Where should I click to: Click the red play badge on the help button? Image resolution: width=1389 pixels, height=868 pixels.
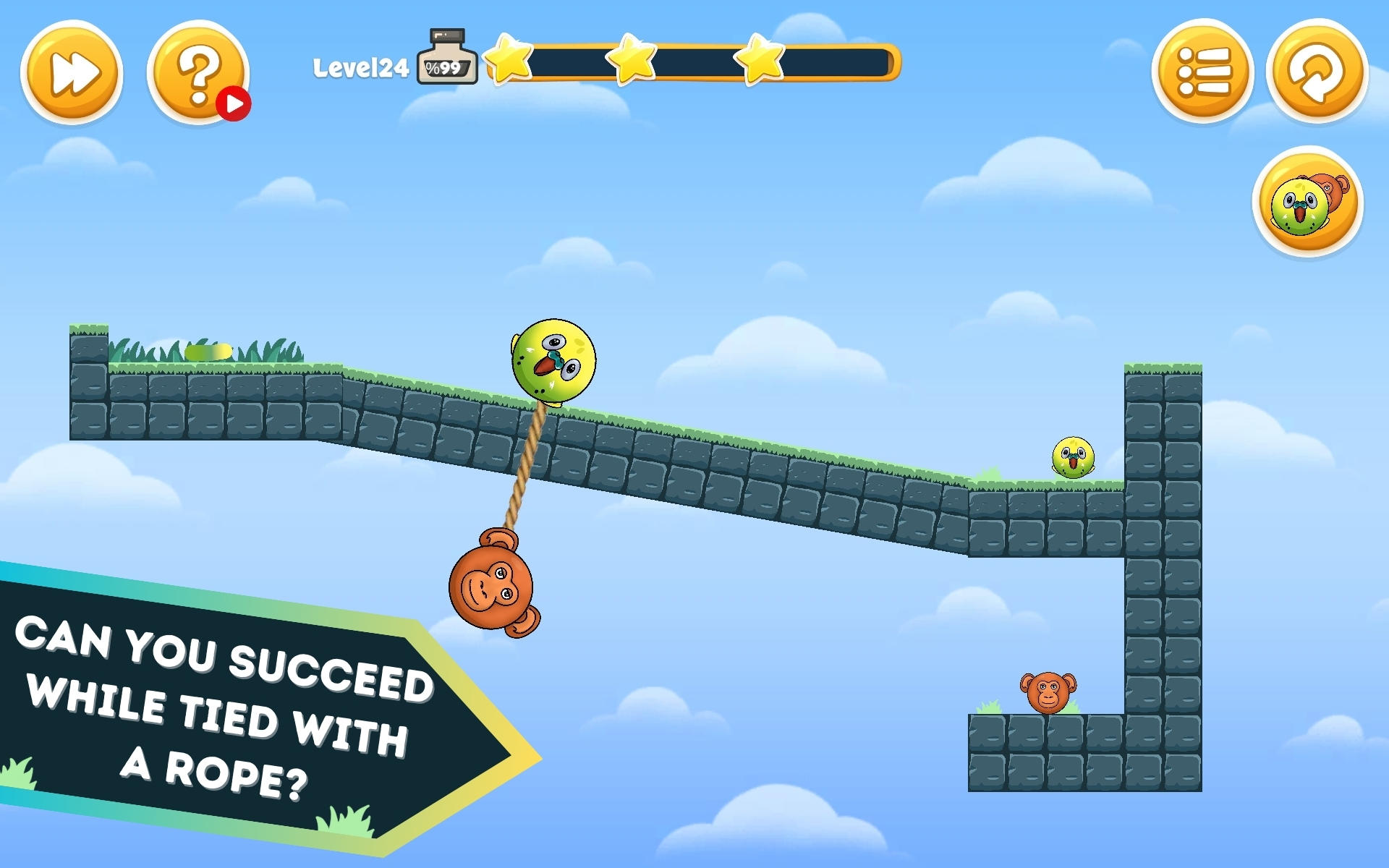click(x=235, y=103)
